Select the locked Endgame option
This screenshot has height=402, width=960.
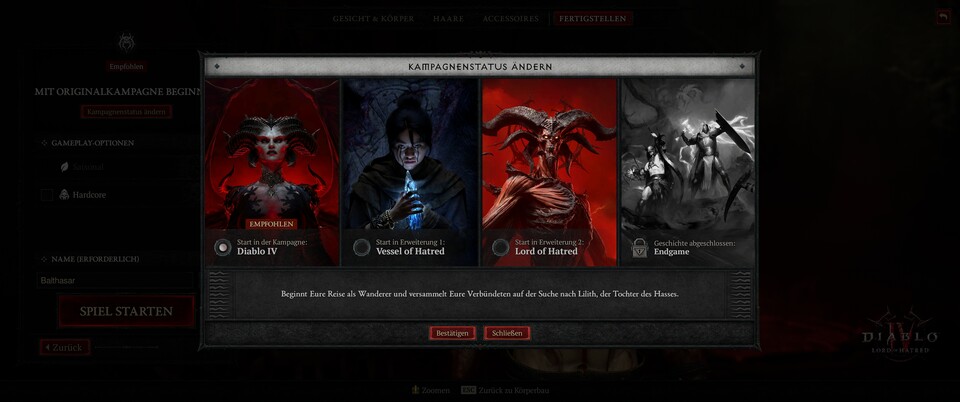pos(639,247)
